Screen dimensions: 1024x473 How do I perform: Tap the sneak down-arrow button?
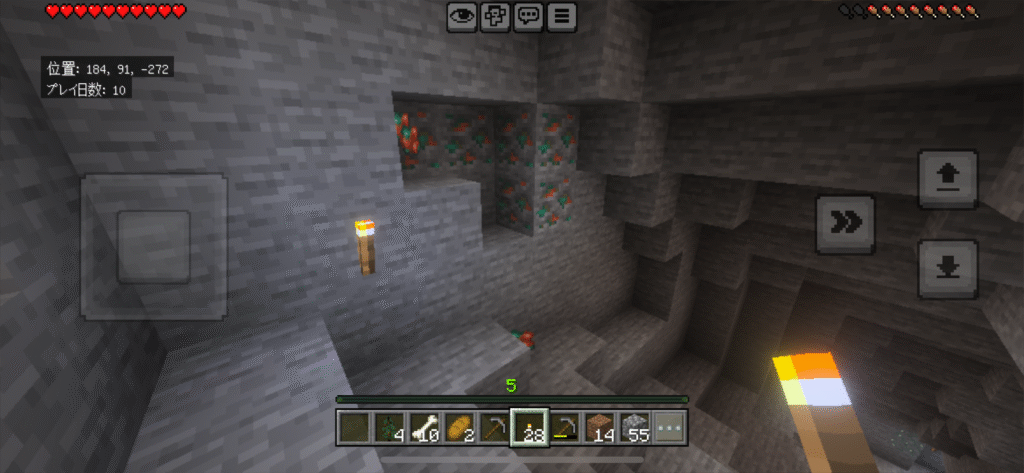click(x=947, y=267)
